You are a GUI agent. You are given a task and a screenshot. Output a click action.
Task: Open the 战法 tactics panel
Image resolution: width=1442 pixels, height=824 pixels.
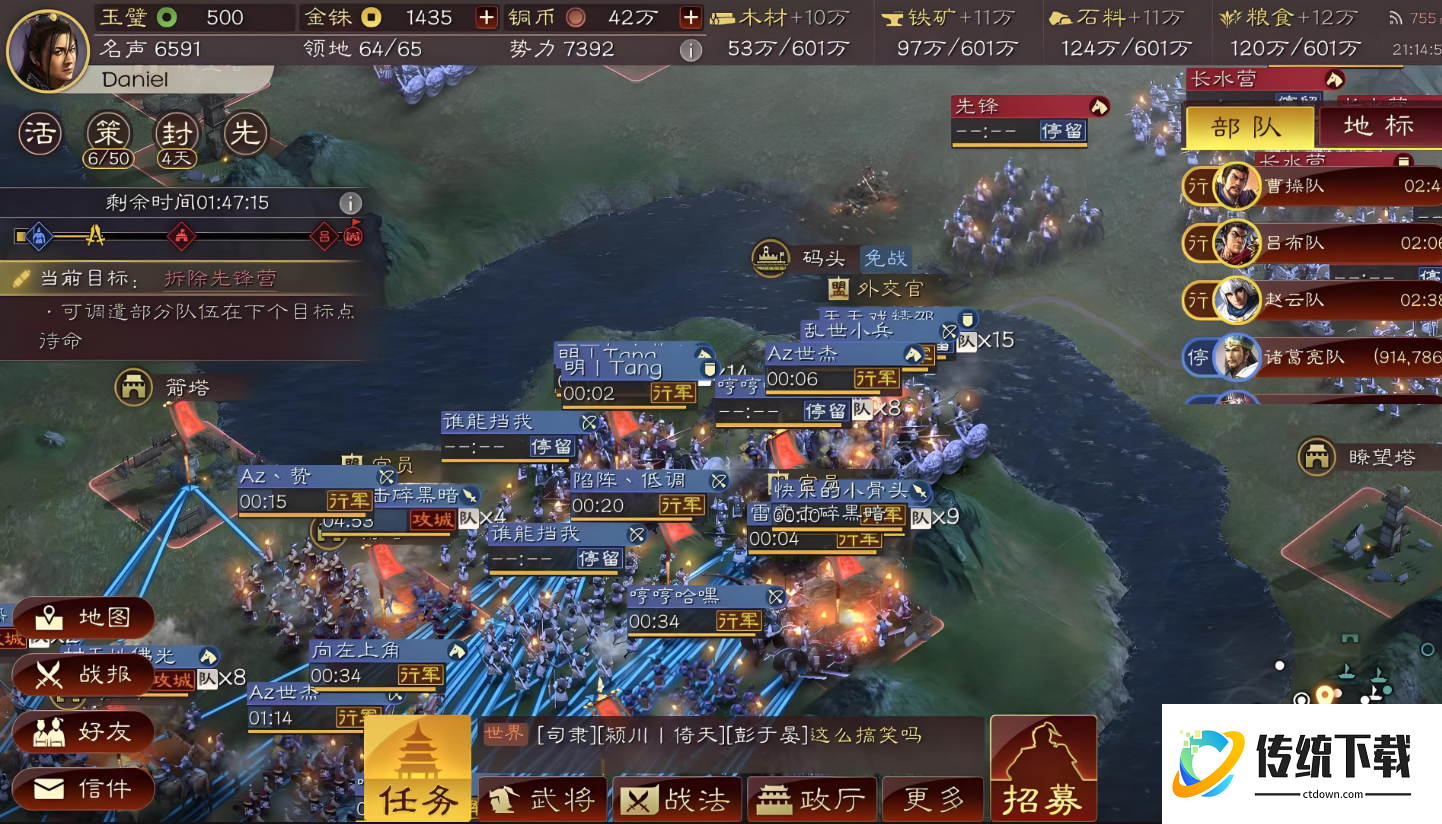676,798
